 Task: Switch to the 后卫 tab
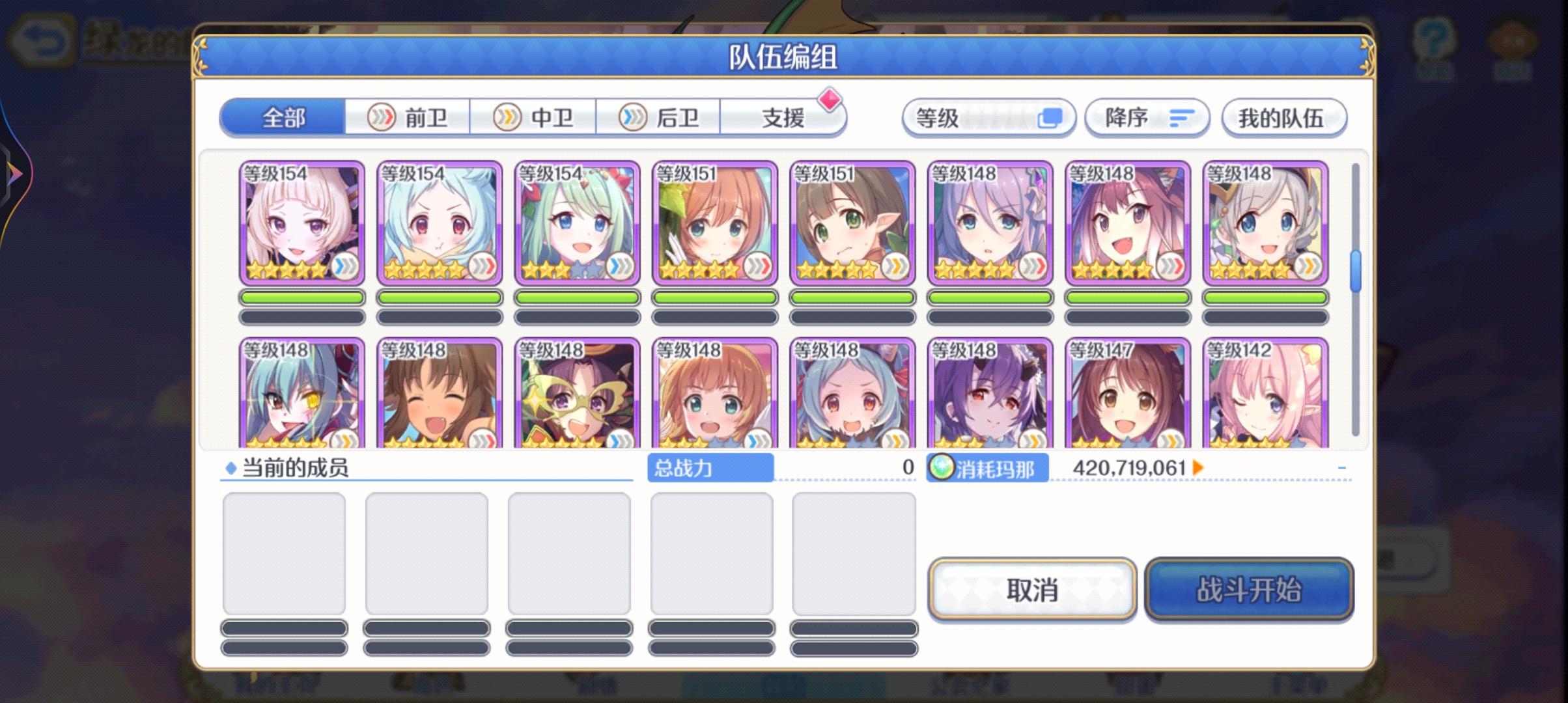point(659,117)
